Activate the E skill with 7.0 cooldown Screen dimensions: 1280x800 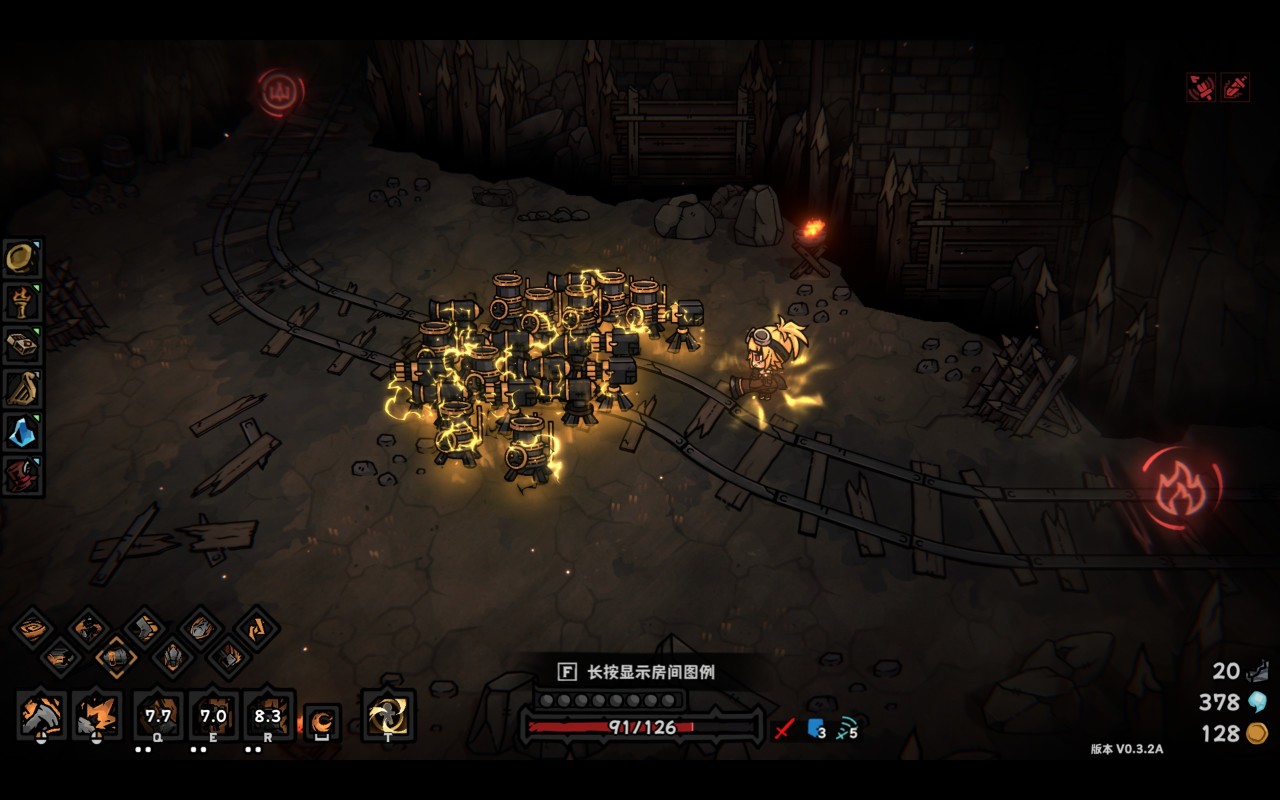pos(213,716)
